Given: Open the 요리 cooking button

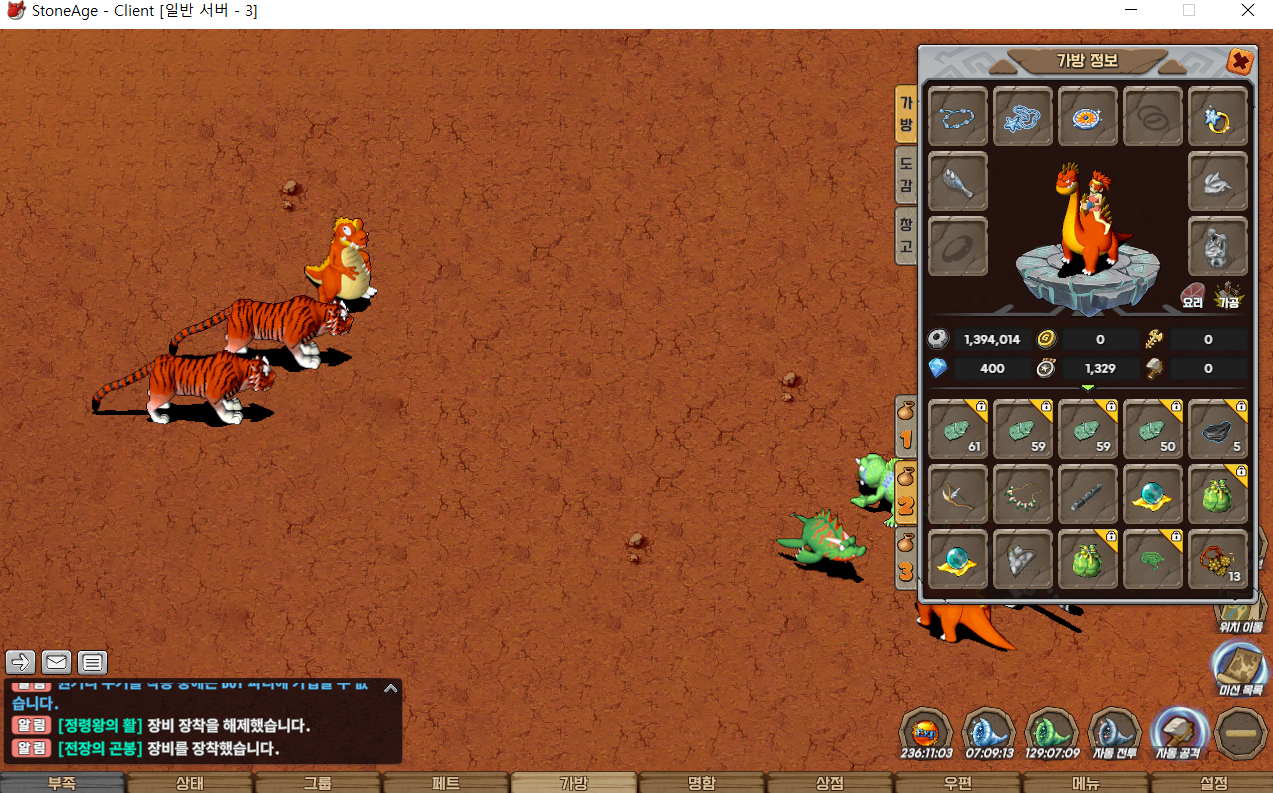Looking at the screenshot, I should point(1193,295).
